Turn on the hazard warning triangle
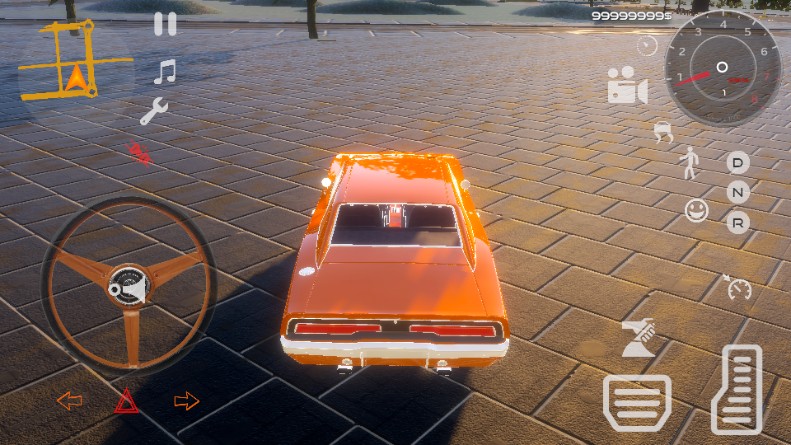791x445 pixels. point(126,401)
